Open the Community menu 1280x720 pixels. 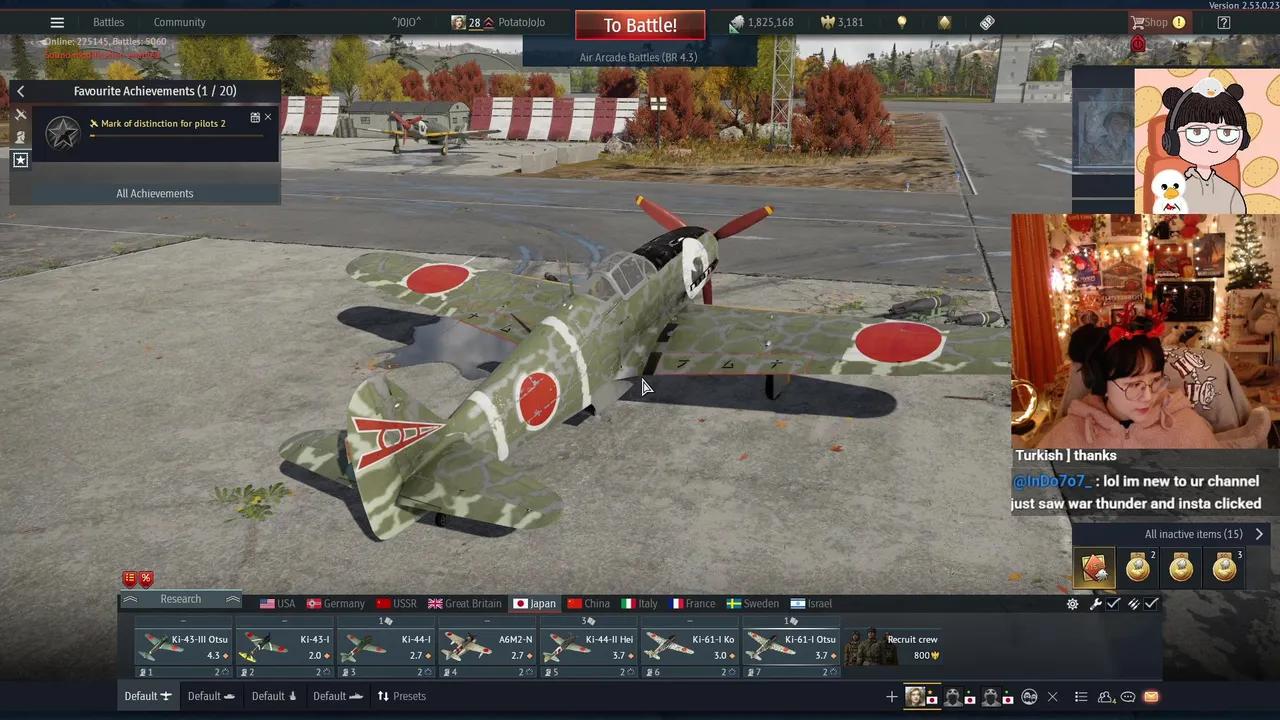(179, 22)
